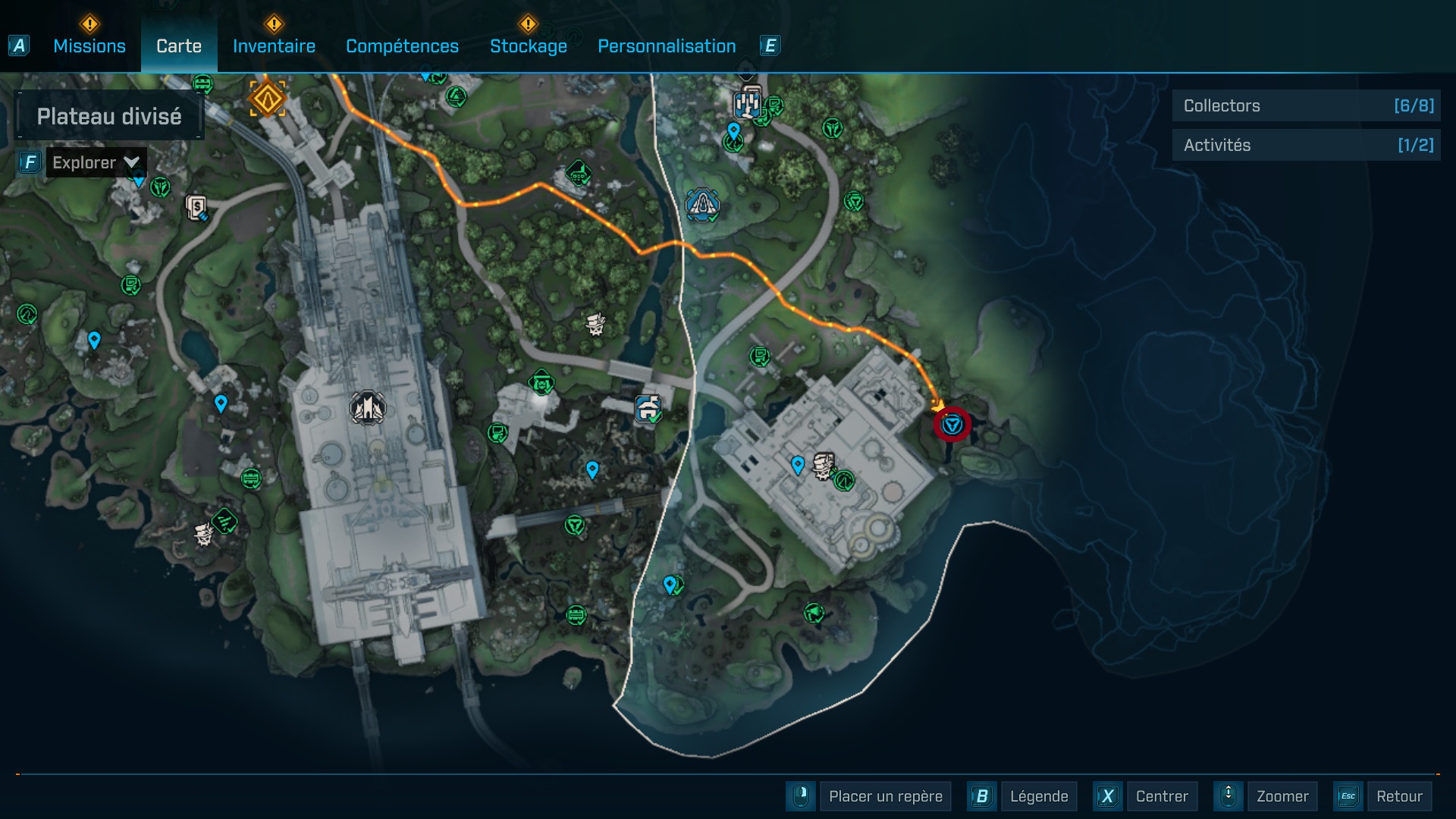Open the Inventaire tab

coord(274,46)
